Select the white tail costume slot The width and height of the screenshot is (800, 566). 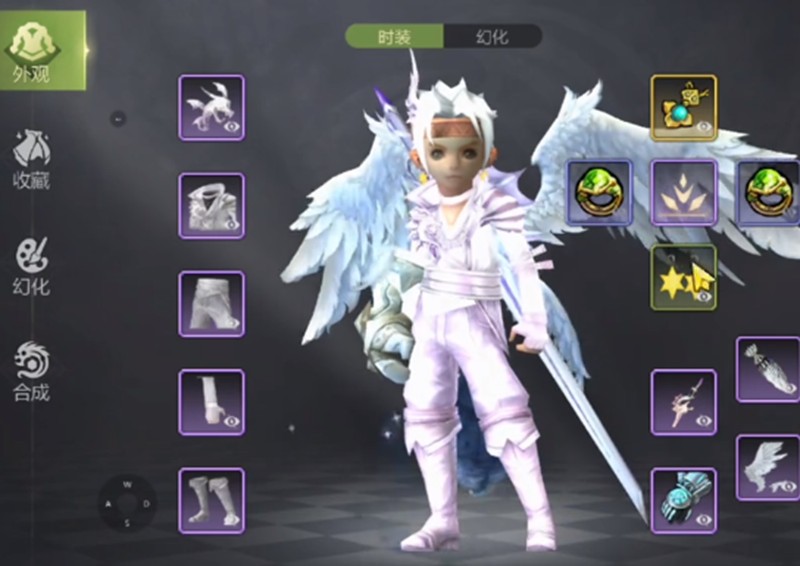pyautogui.click(x=768, y=369)
